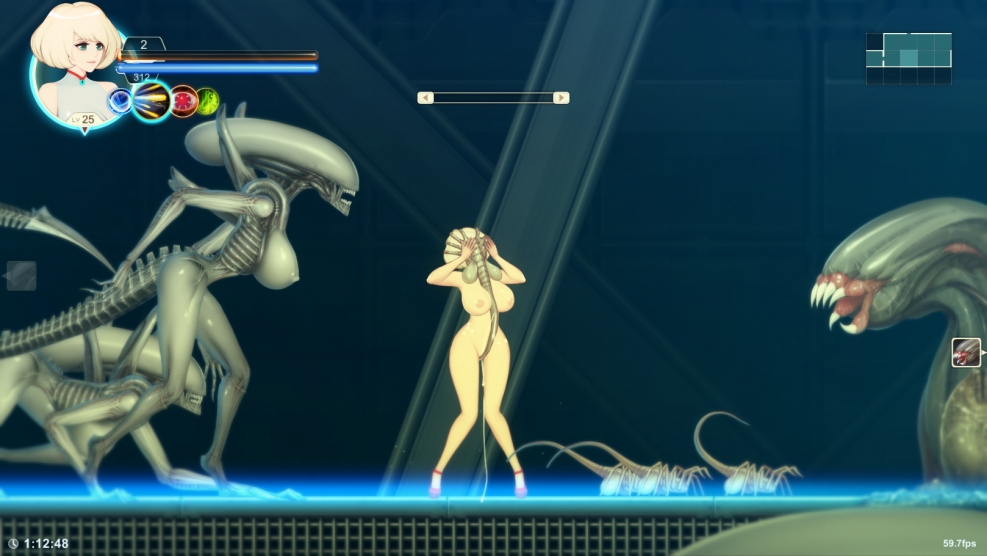Click the faded arrow tab on the left edge
Image resolution: width=987 pixels, height=556 pixels.
(x=21, y=275)
